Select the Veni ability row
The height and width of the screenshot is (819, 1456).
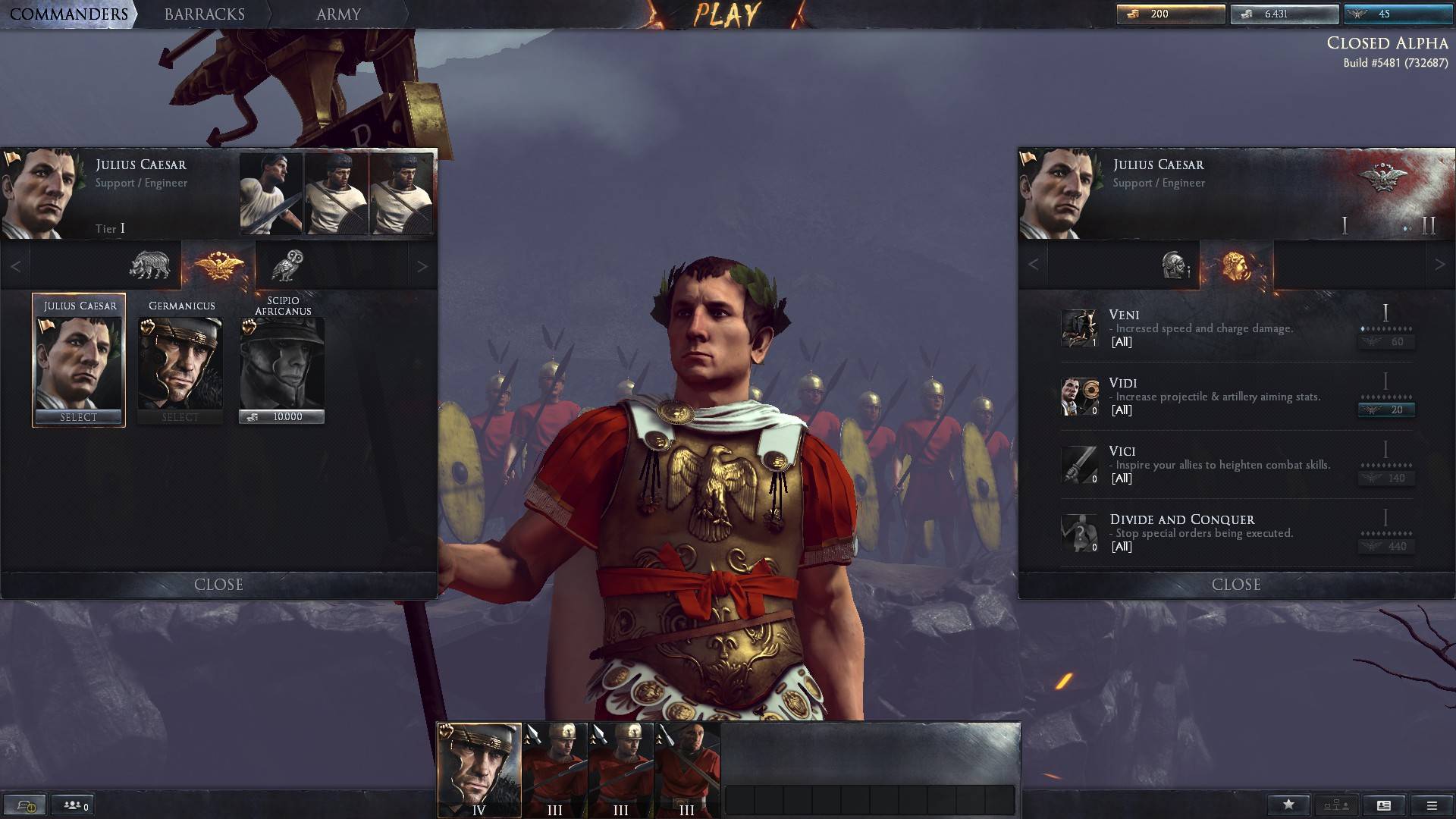click(x=1213, y=328)
